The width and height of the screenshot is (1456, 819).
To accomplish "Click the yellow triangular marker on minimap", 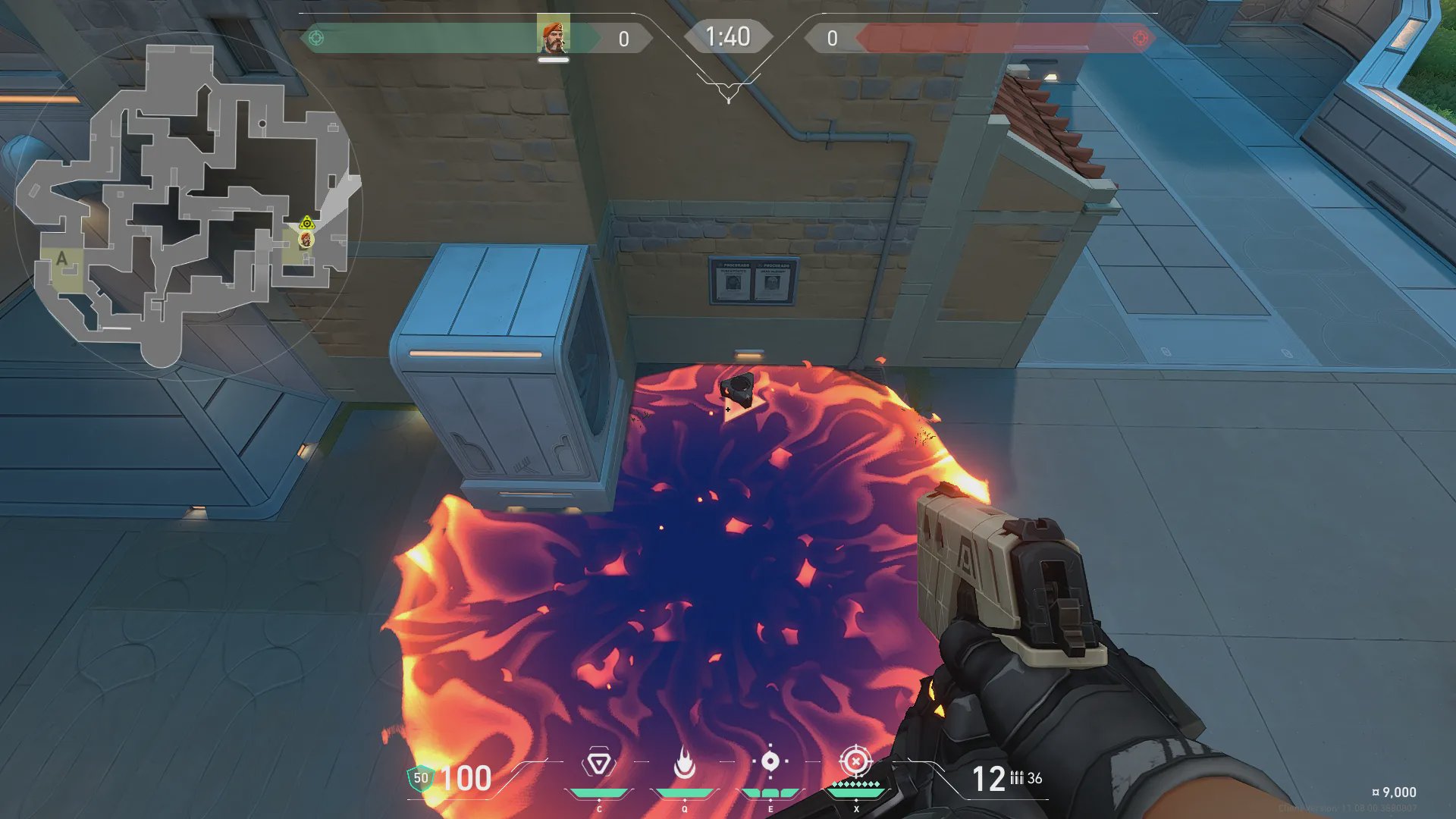I will coord(306,223).
